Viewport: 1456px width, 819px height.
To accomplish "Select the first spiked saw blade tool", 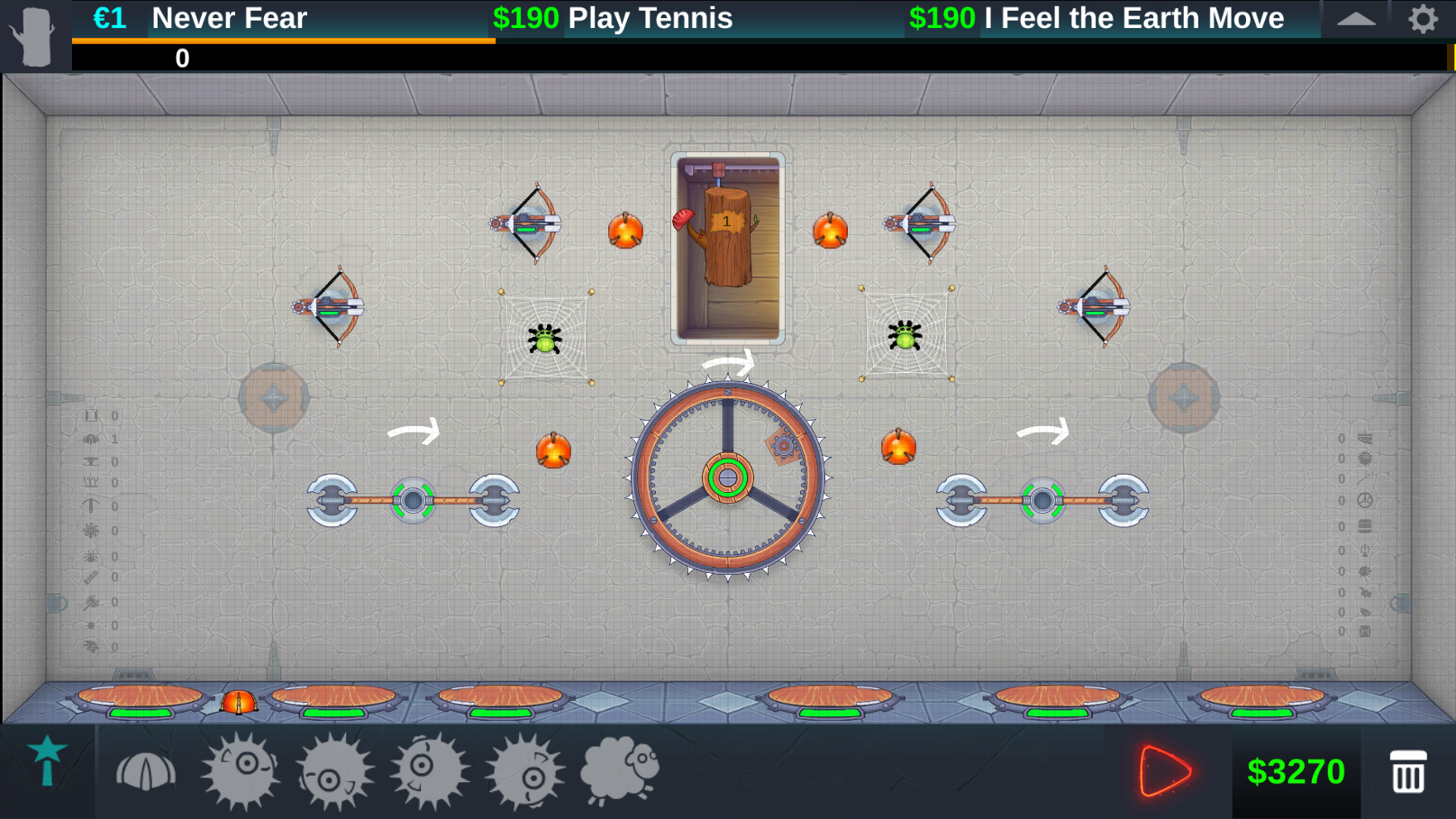I will [x=239, y=770].
